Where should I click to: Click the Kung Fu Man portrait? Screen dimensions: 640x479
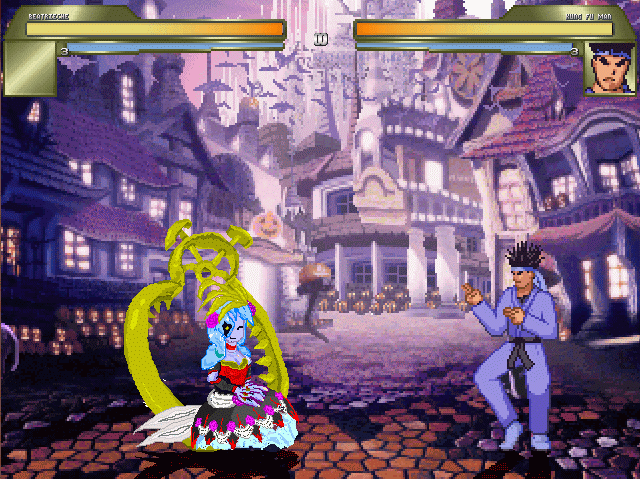tap(608, 68)
